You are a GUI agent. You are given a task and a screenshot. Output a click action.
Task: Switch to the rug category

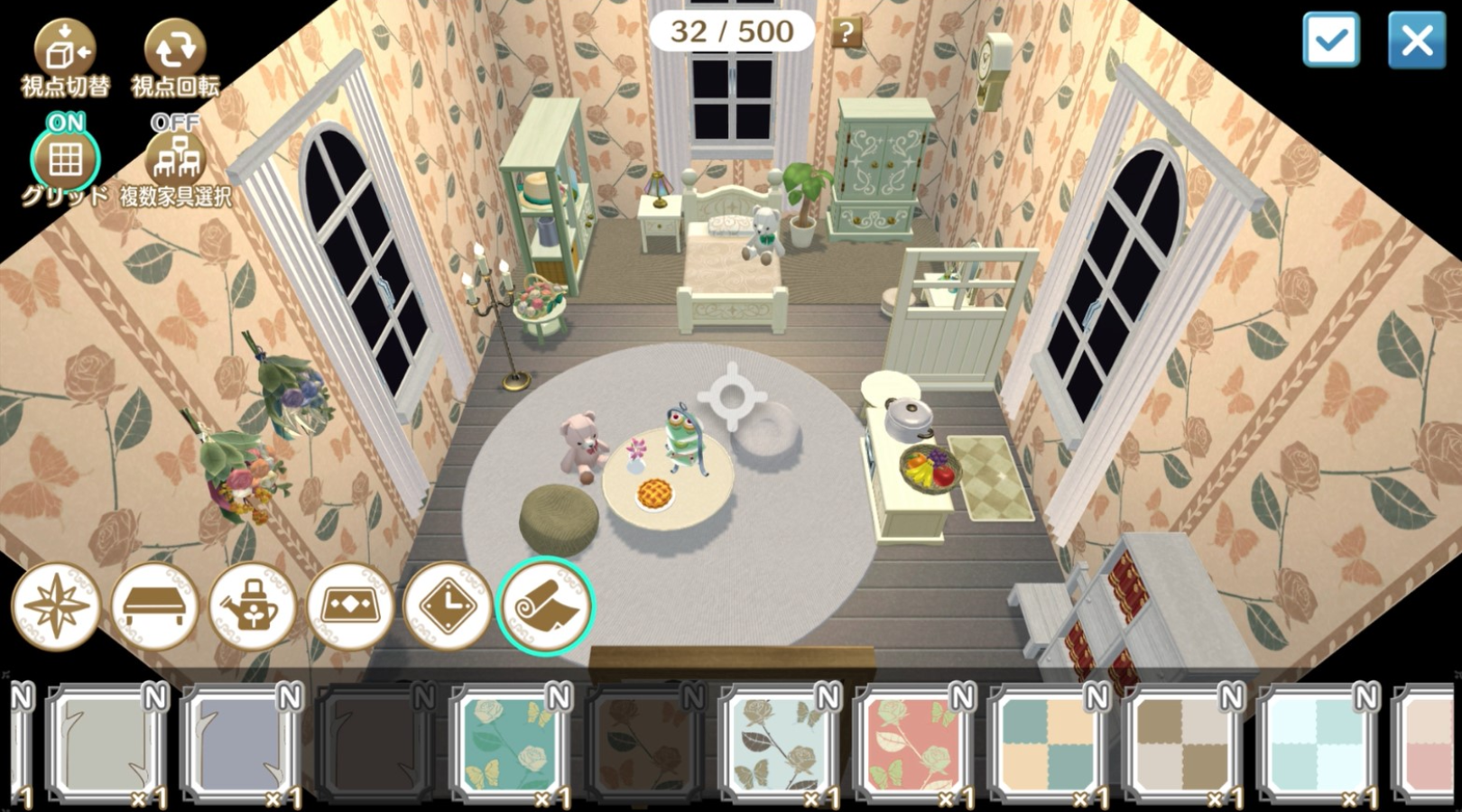click(350, 606)
